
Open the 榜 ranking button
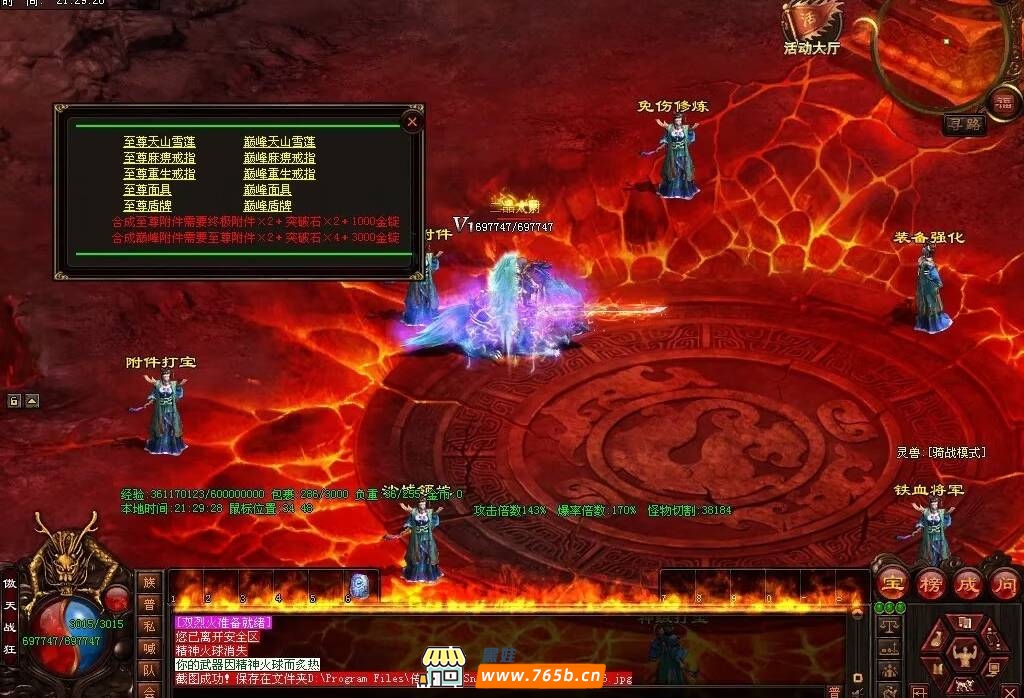[x=930, y=582]
